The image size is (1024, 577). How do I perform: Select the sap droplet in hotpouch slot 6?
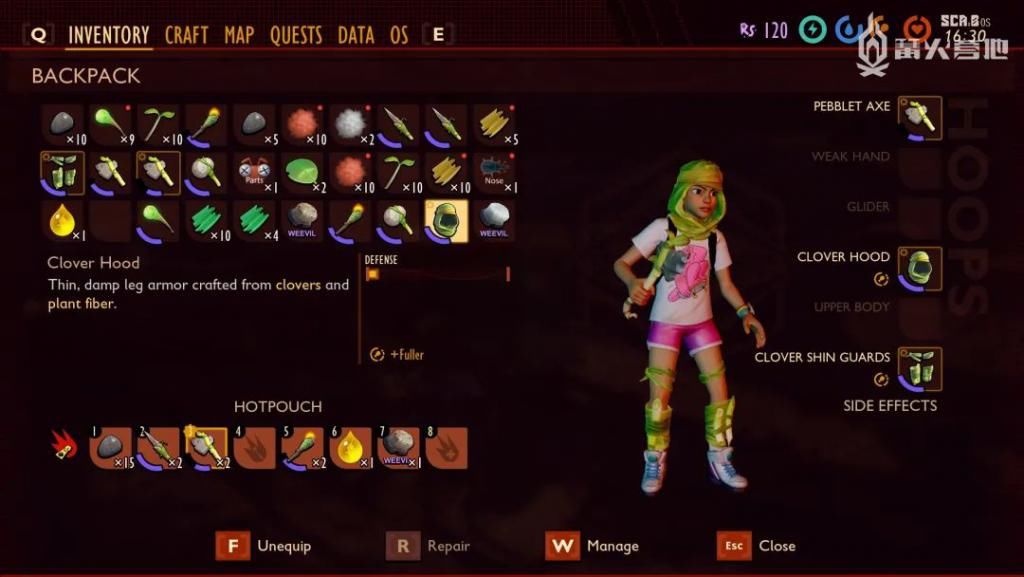[350, 447]
